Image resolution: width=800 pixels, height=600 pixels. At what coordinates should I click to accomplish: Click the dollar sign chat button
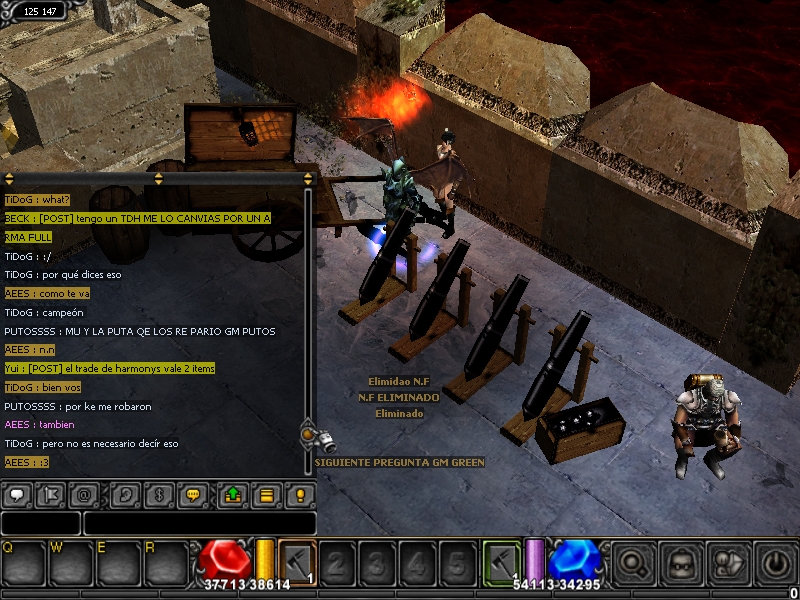tap(159, 494)
